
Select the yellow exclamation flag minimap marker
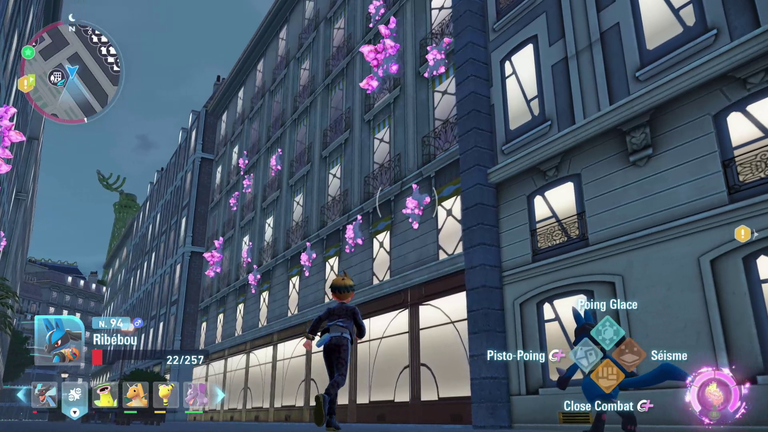(26, 84)
